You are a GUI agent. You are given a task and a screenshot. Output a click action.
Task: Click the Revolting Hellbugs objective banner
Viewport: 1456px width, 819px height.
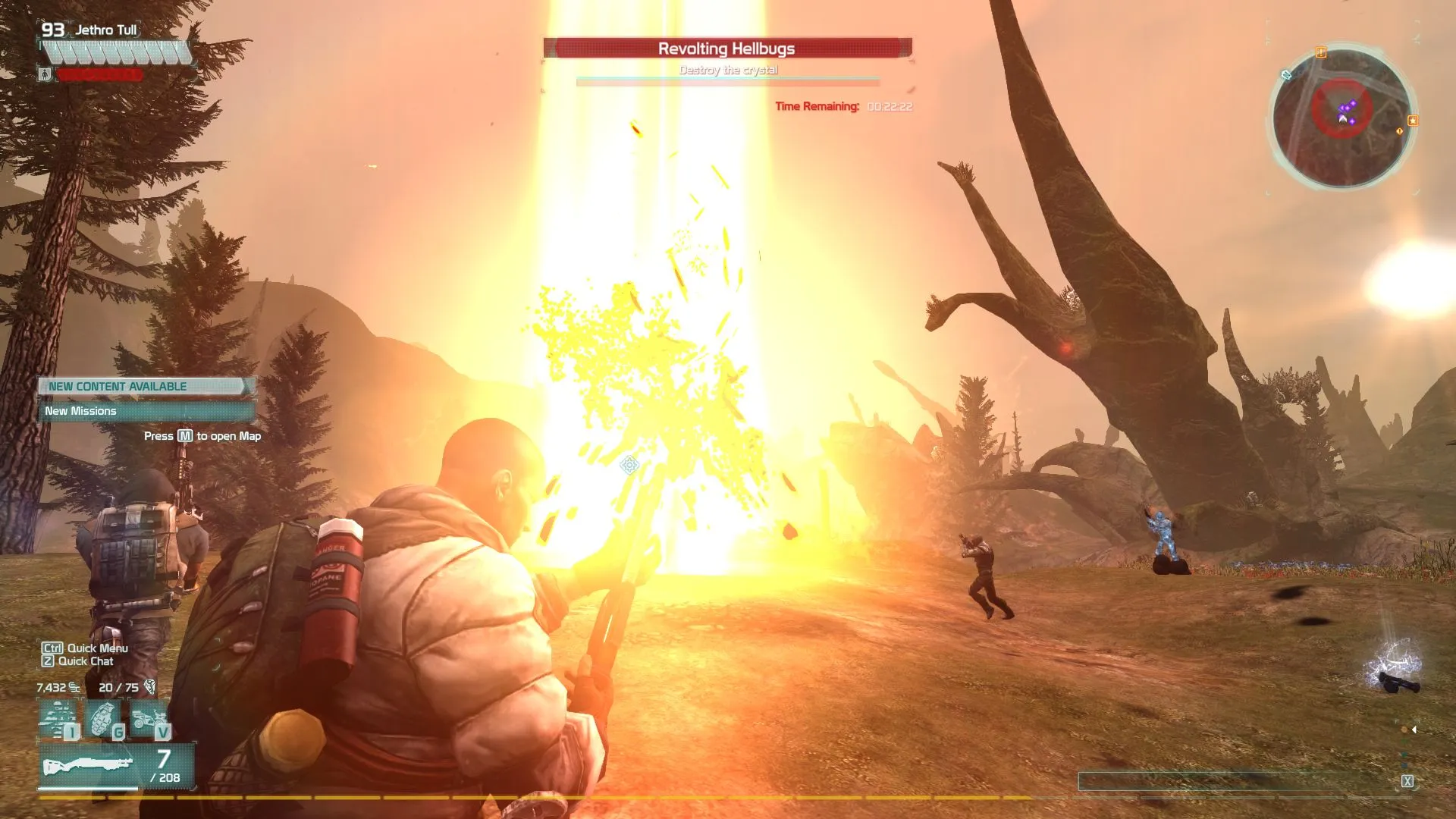[x=726, y=49]
